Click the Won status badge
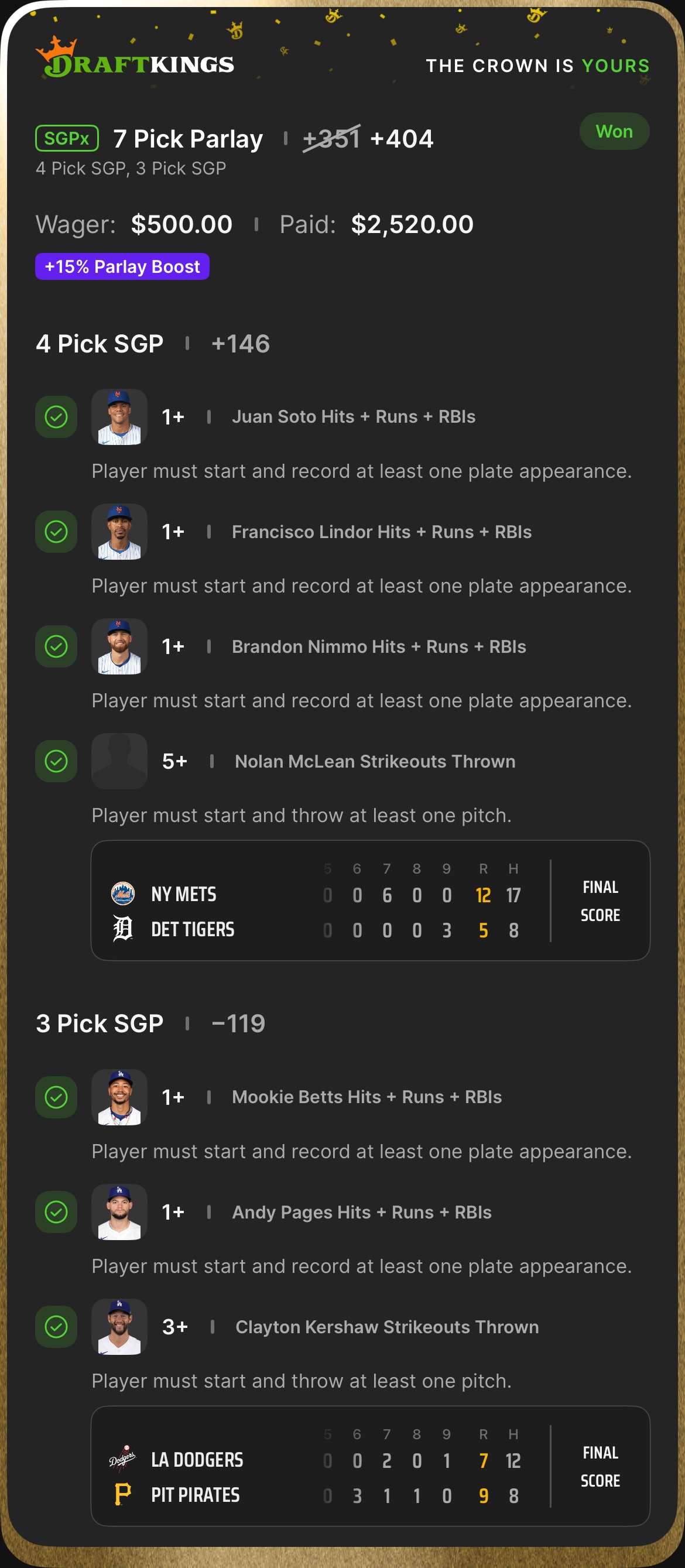The height and width of the screenshot is (1568, 685). pyautogui.click(x=614, y=132)
